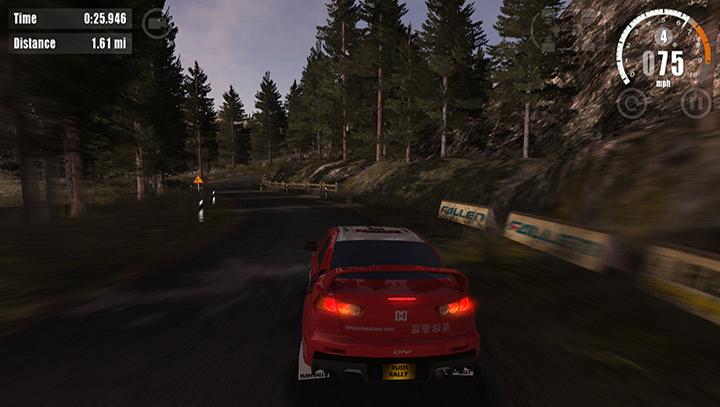Screen dimensions: 720x407
Task: Pause the rally race
Action: [695, 102]
